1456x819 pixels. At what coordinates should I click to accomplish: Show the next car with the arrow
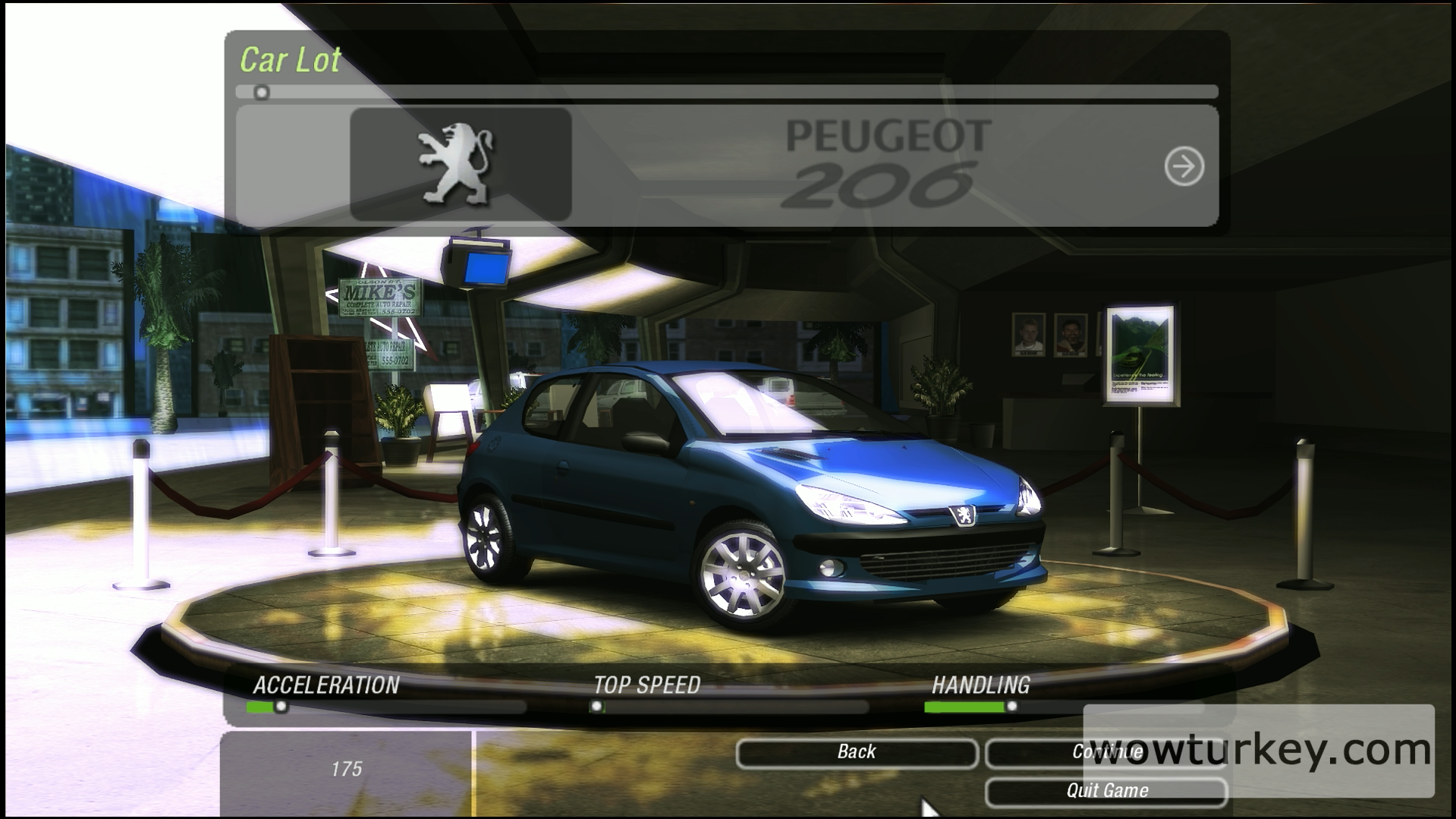tap(1184, 166)
